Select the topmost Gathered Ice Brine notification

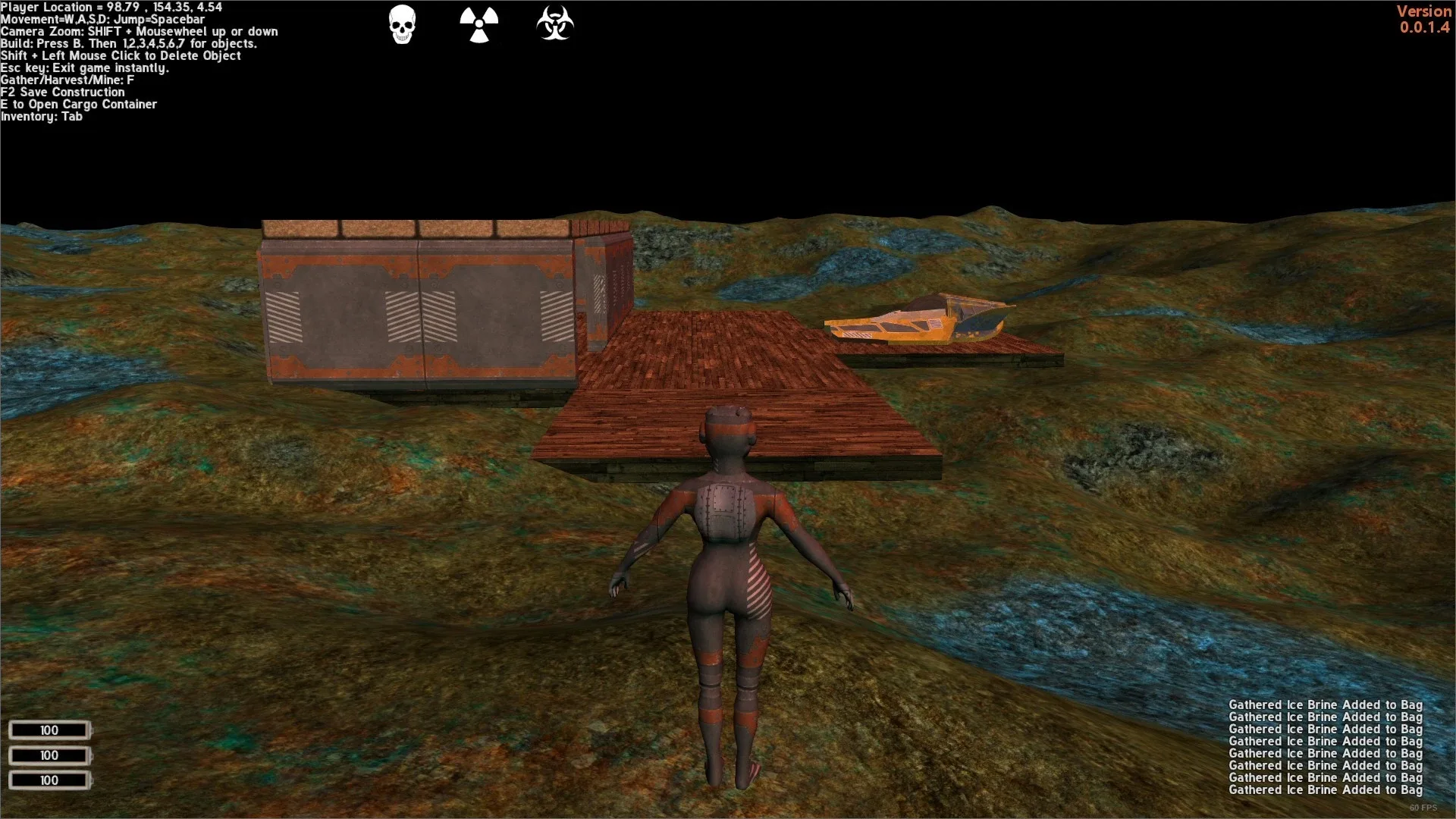[x=1324, y=704]
